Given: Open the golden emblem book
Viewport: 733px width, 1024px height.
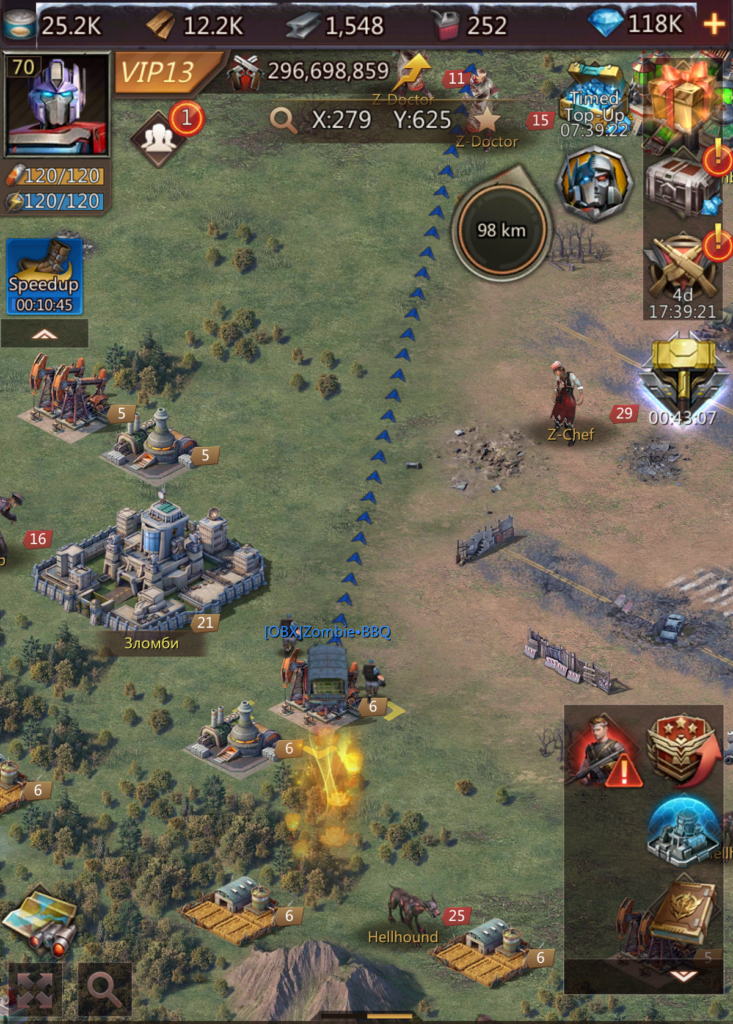Looking at the screenshot, I should point(683,912).
